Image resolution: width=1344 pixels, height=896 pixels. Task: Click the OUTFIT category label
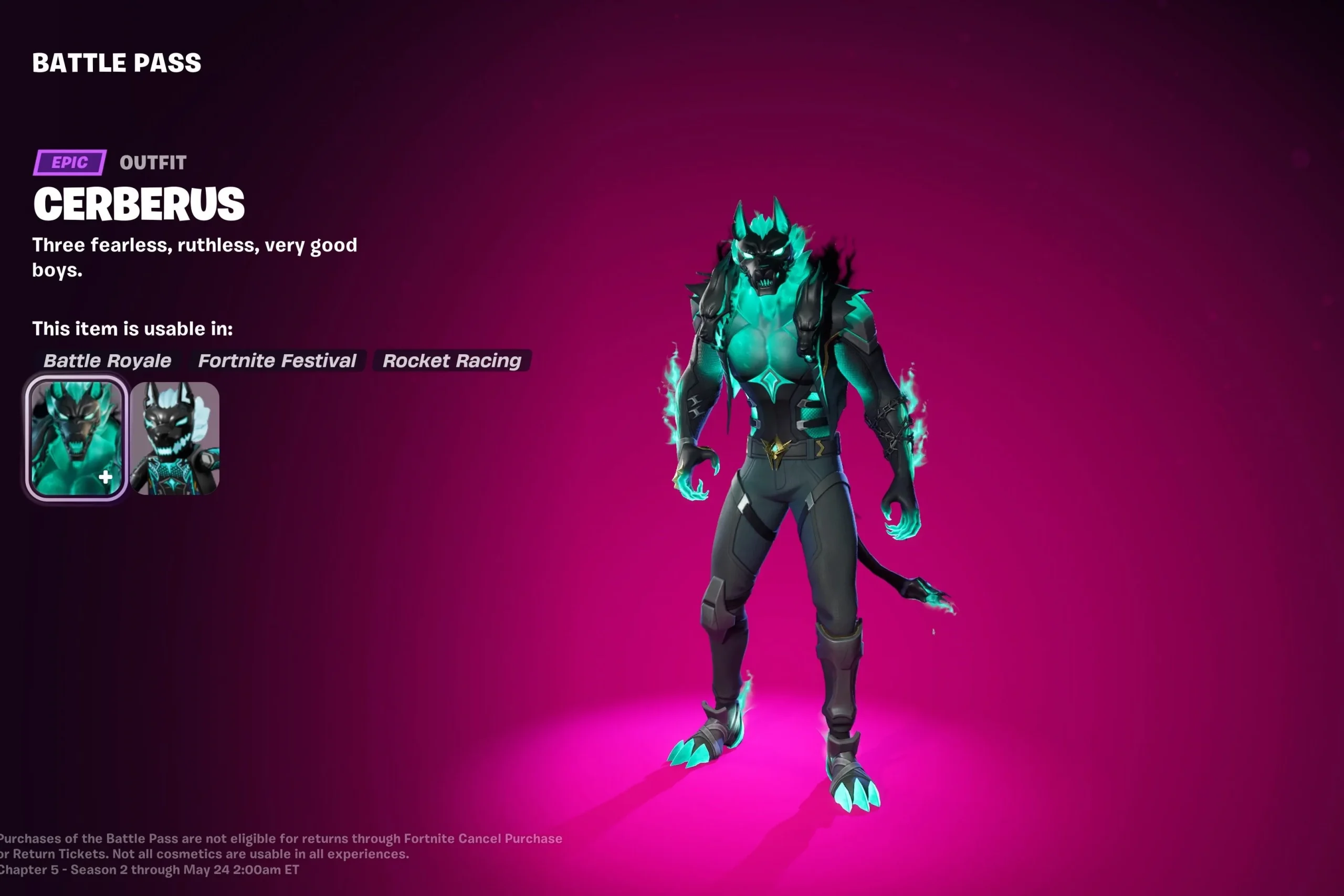(x=153, y=163)
